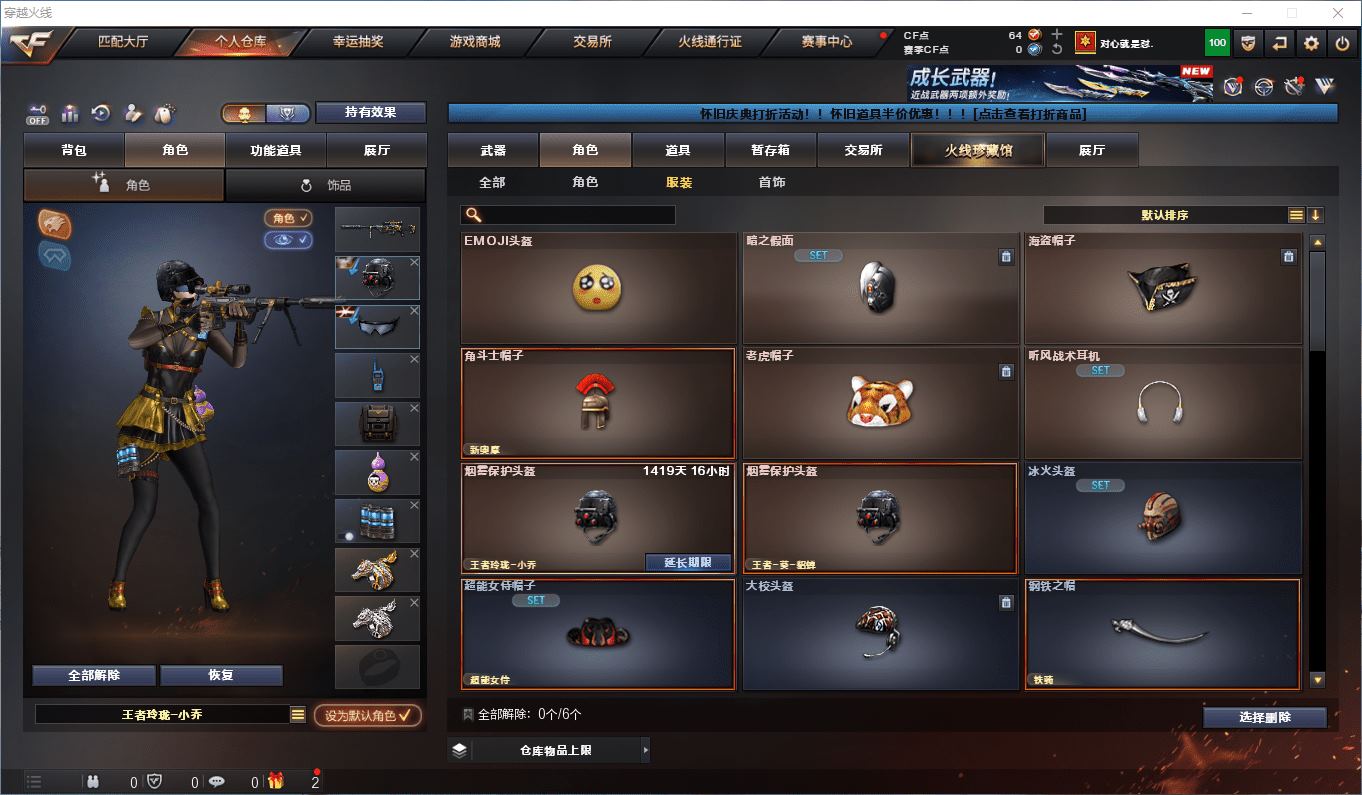Choose the 老虎帽子 tiger hat
Viewport: 1362px width, 795px height.
pyautogui.click(x=880, y=402)
